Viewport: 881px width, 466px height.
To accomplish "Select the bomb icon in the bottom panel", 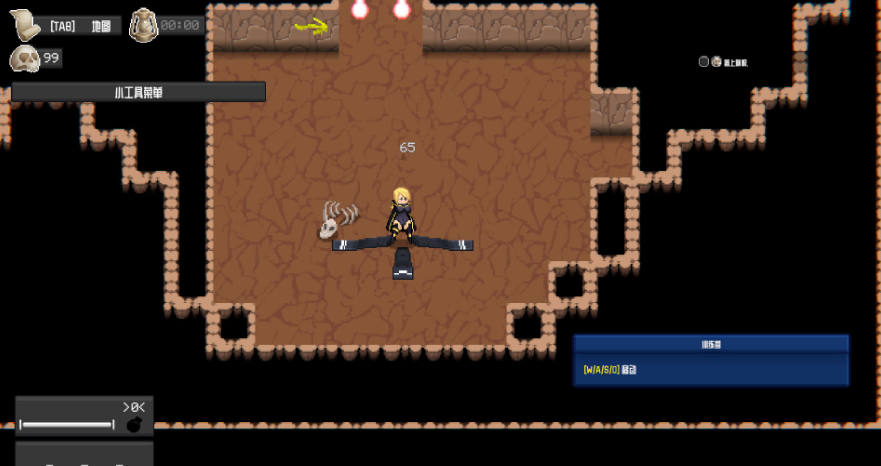I will point(134,425).
